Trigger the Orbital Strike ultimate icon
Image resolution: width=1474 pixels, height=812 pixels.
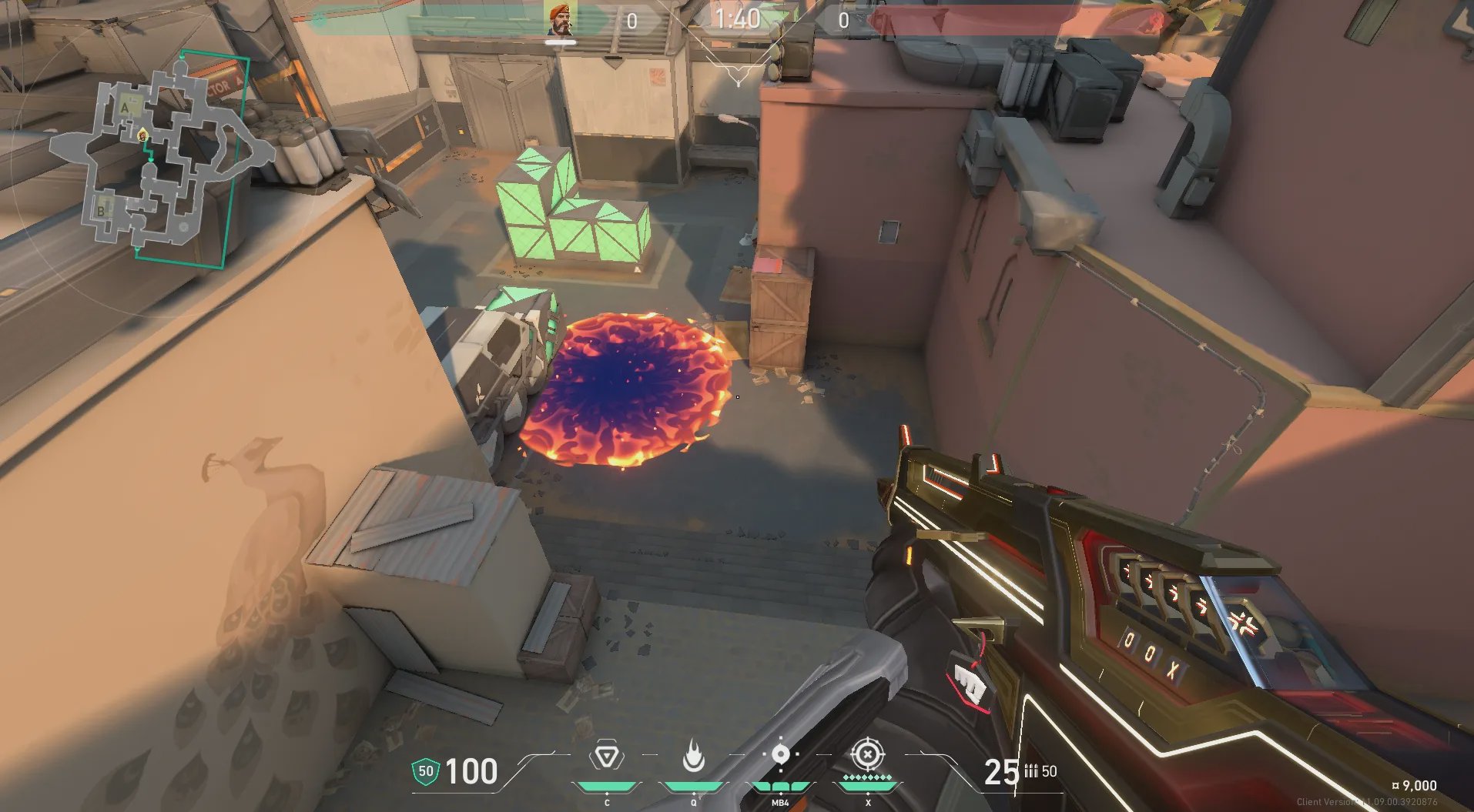(867, 755)
